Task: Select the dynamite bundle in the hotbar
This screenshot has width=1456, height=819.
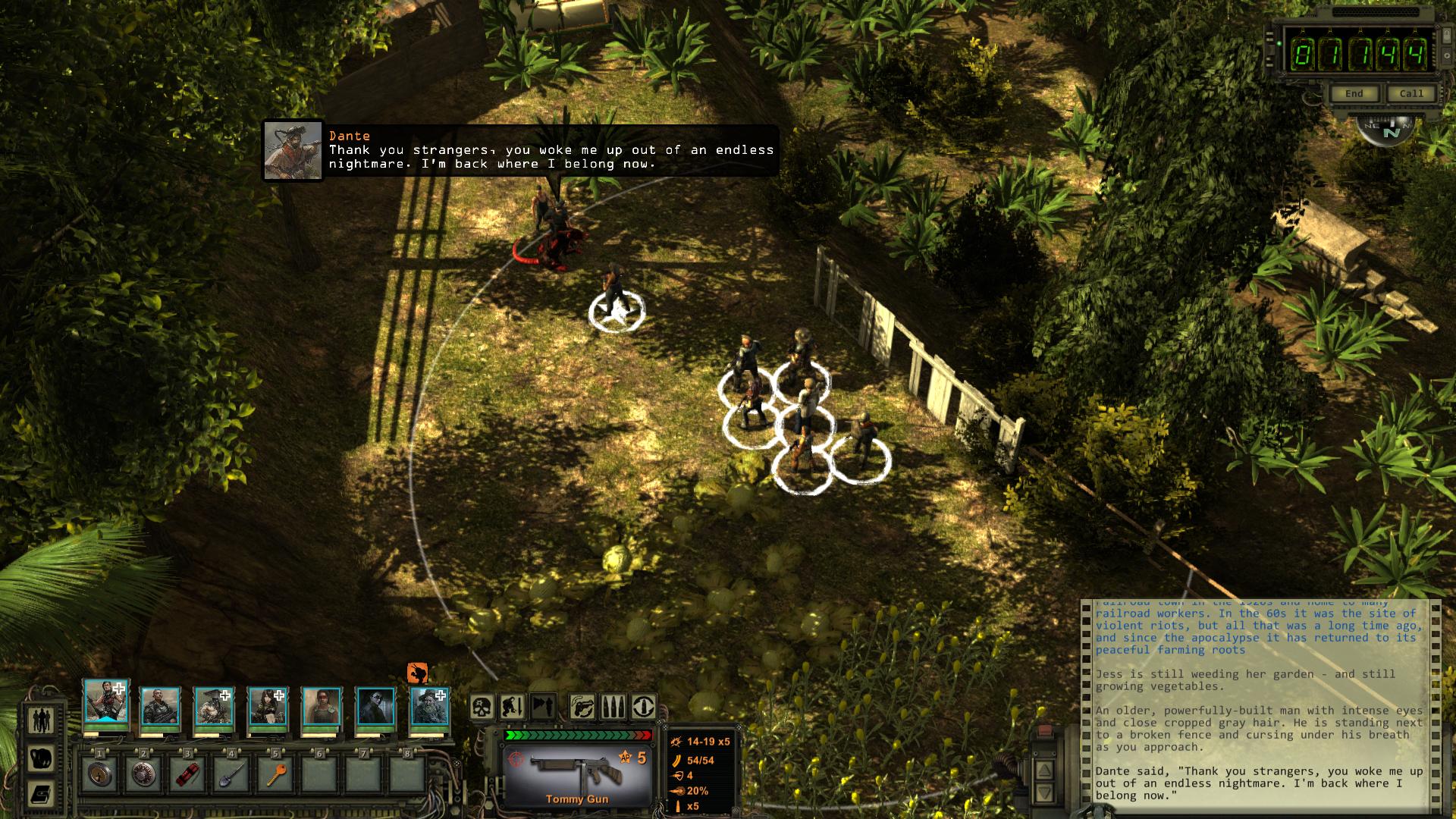Action: tap(187, 774)
